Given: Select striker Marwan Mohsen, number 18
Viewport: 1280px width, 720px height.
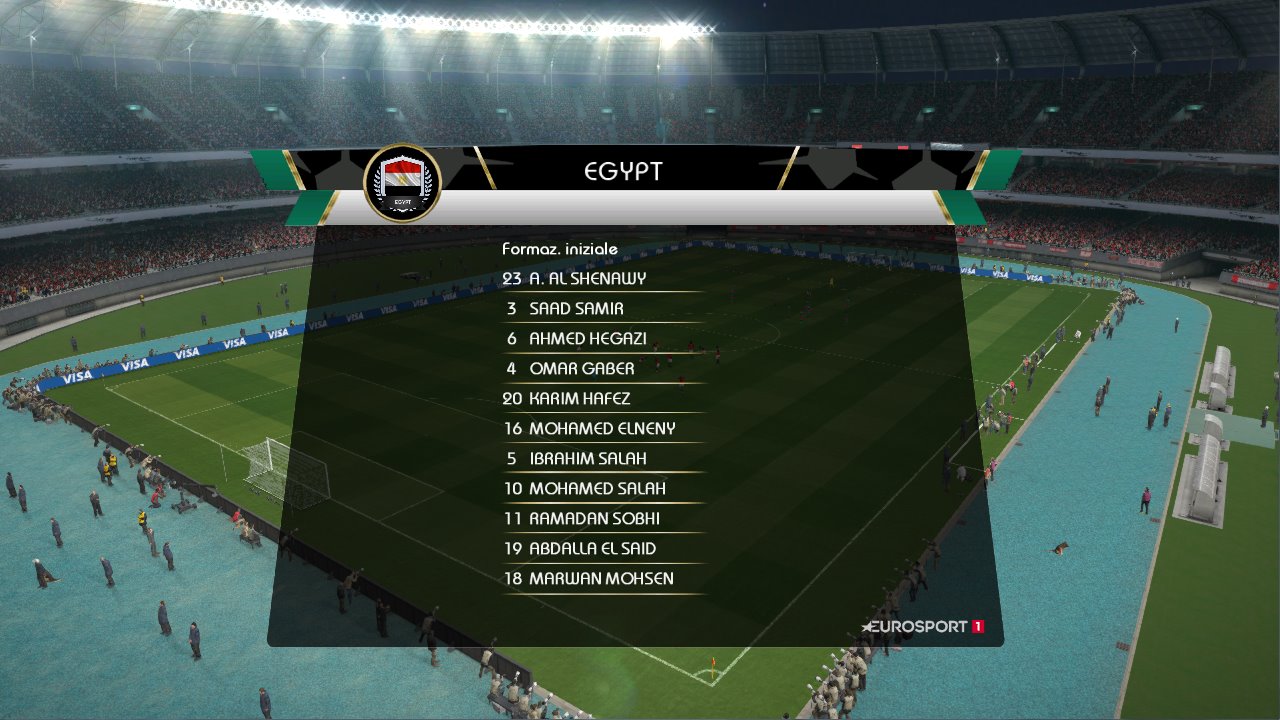Looking at the screenshot, I should pos(590,578).
